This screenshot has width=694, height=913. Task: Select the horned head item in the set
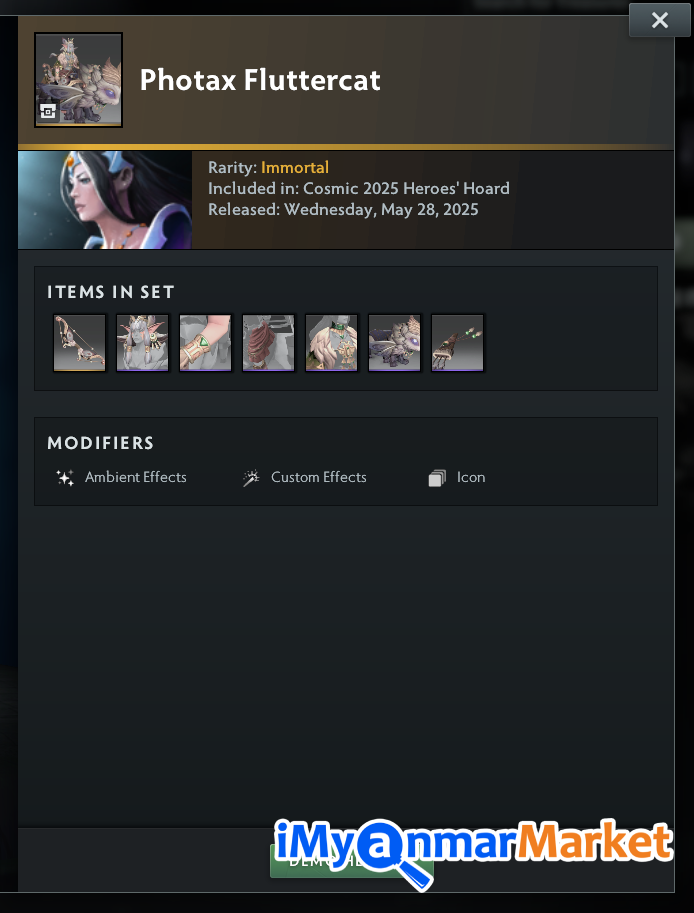142,343
